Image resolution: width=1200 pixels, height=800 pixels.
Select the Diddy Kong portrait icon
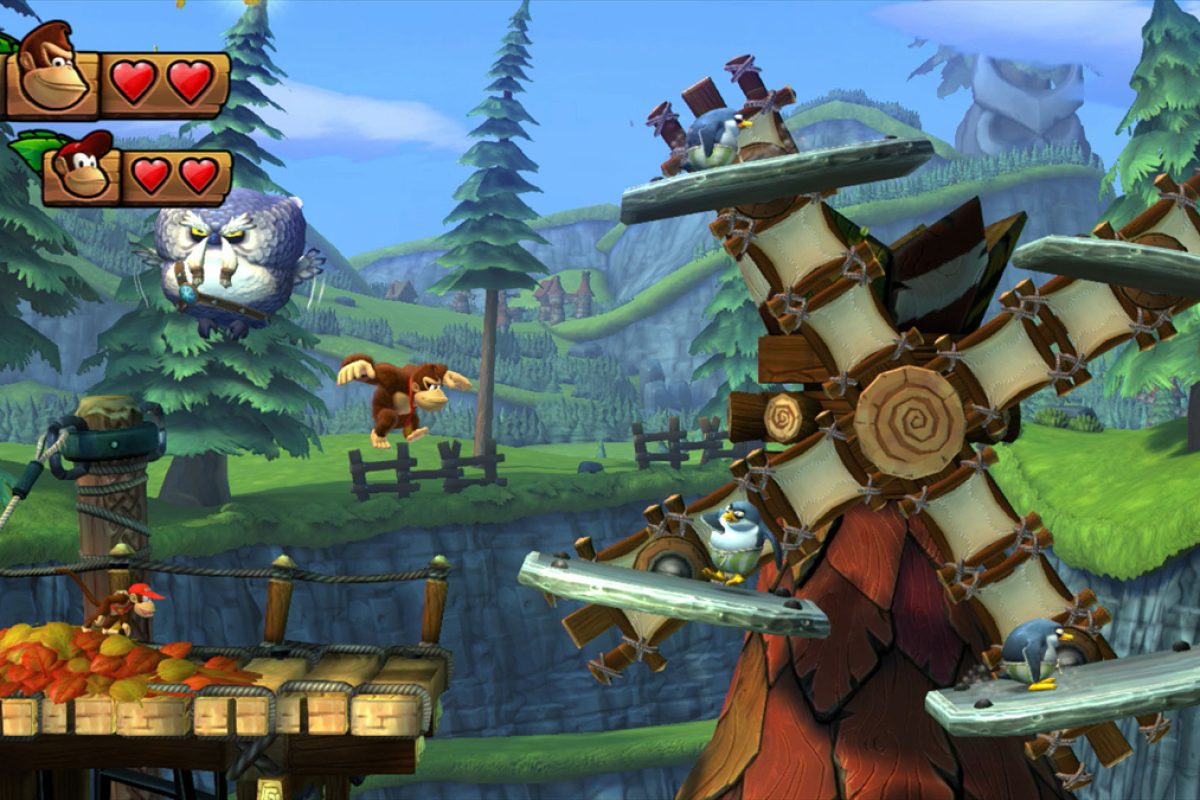pyautogui.click(x=82, y=167)
